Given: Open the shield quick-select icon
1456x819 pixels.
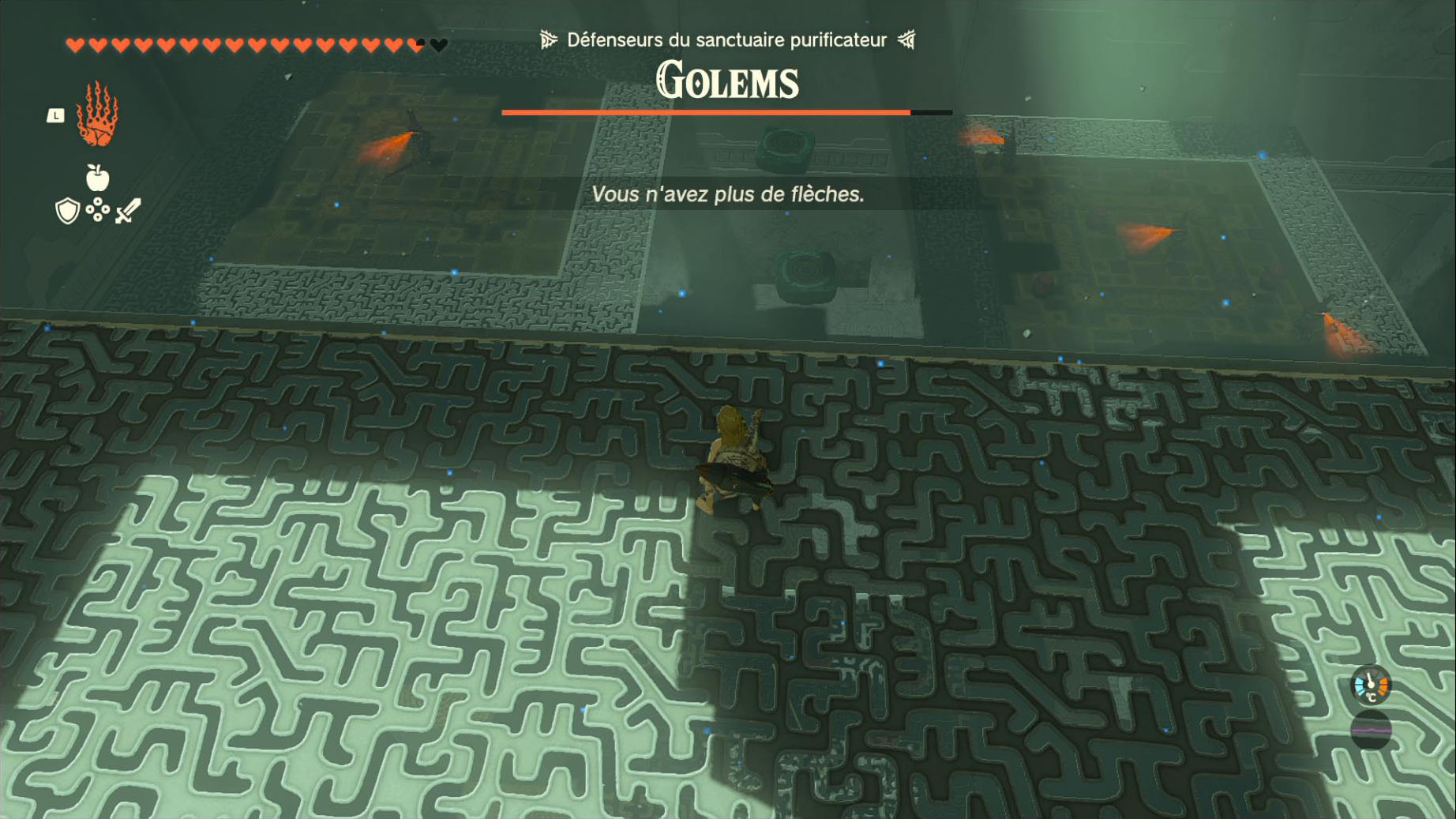Looking at the screenshot, I should 68,211.
